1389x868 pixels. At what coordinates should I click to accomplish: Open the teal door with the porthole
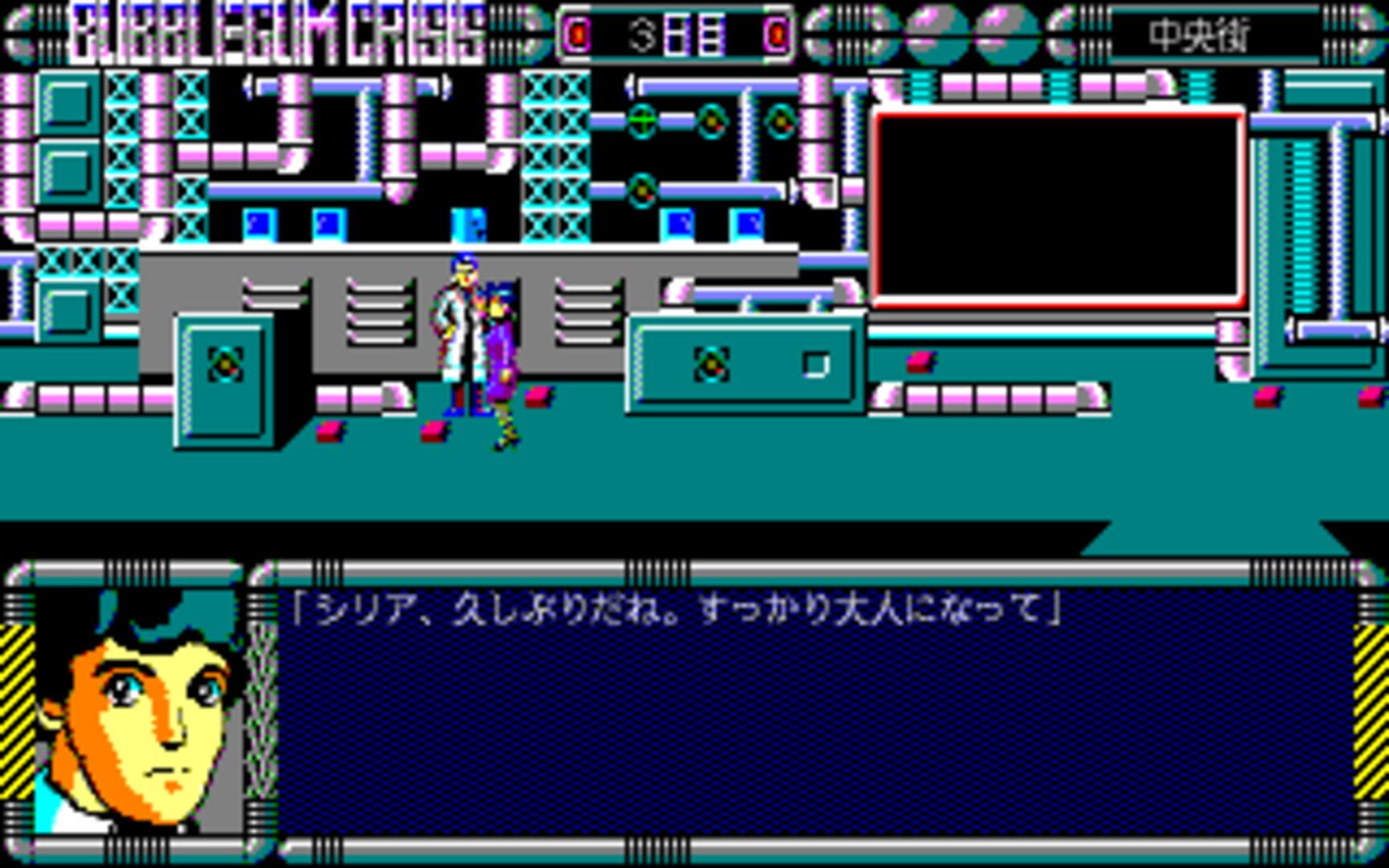pos(225,378)
